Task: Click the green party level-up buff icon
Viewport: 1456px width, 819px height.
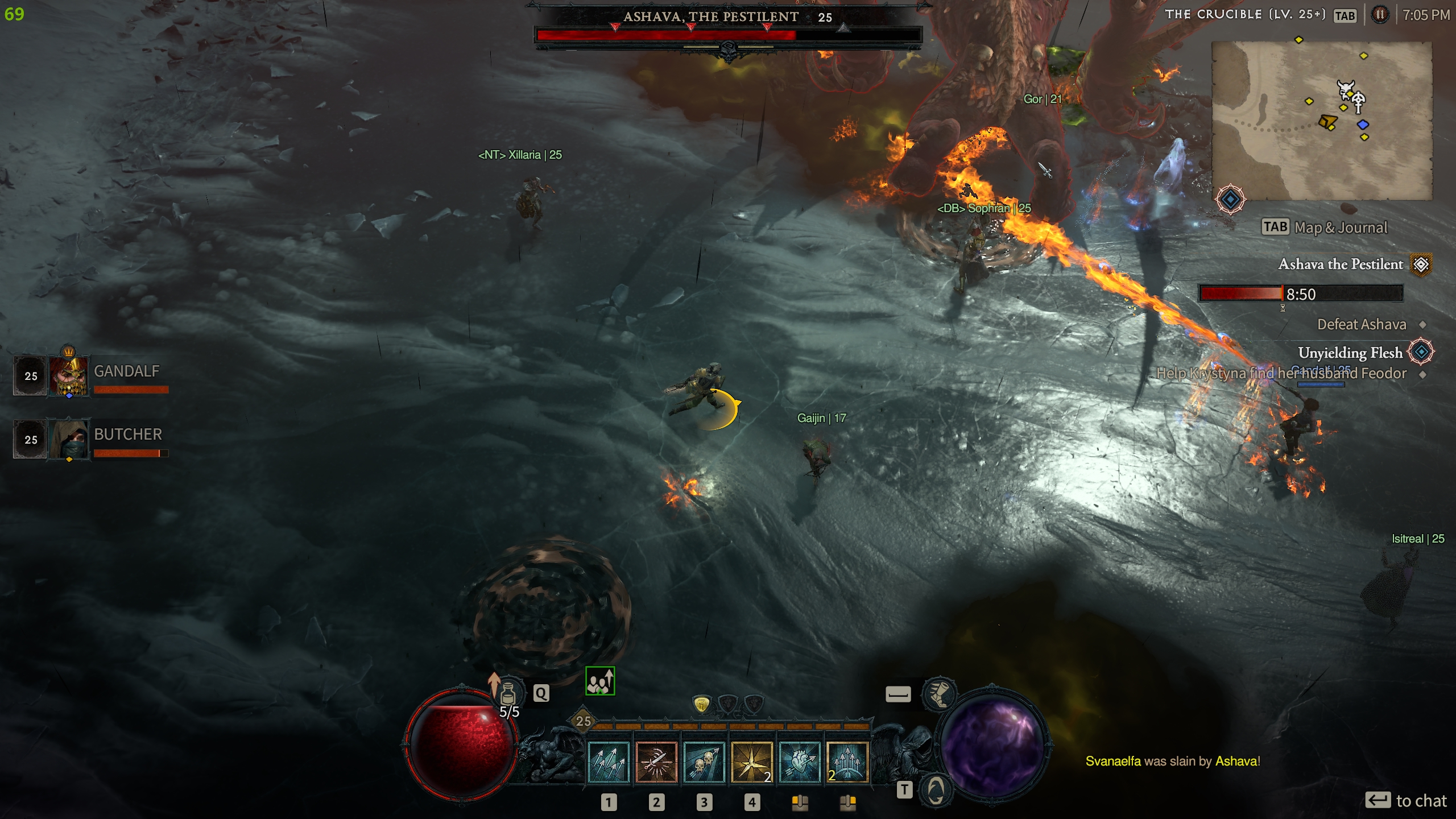Action: point(600,681)
